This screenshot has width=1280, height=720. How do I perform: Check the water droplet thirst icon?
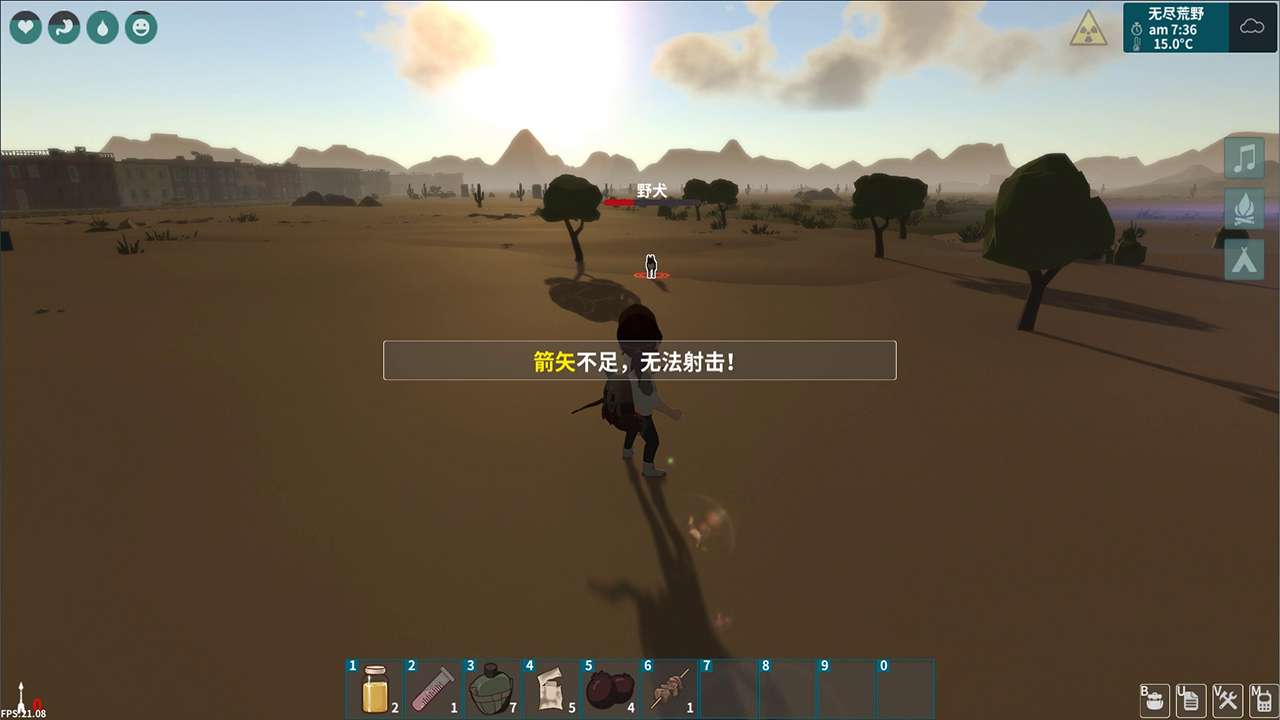(102, 27)
